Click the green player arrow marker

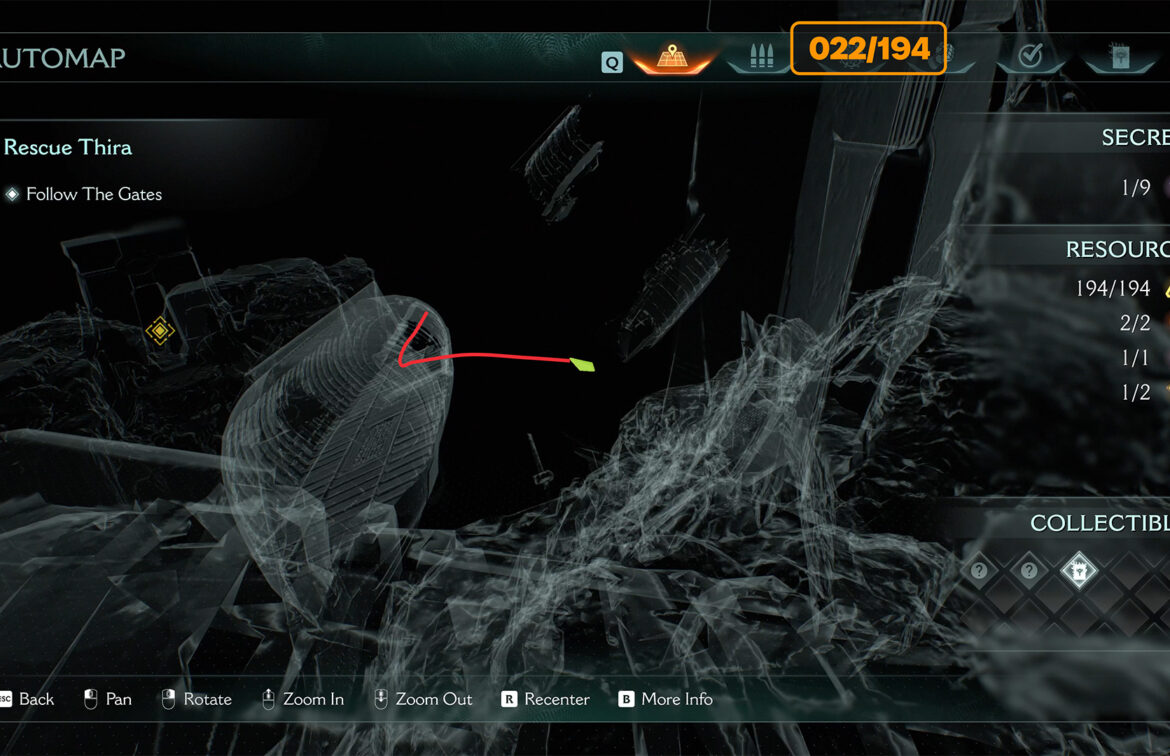tap(582, 365)
